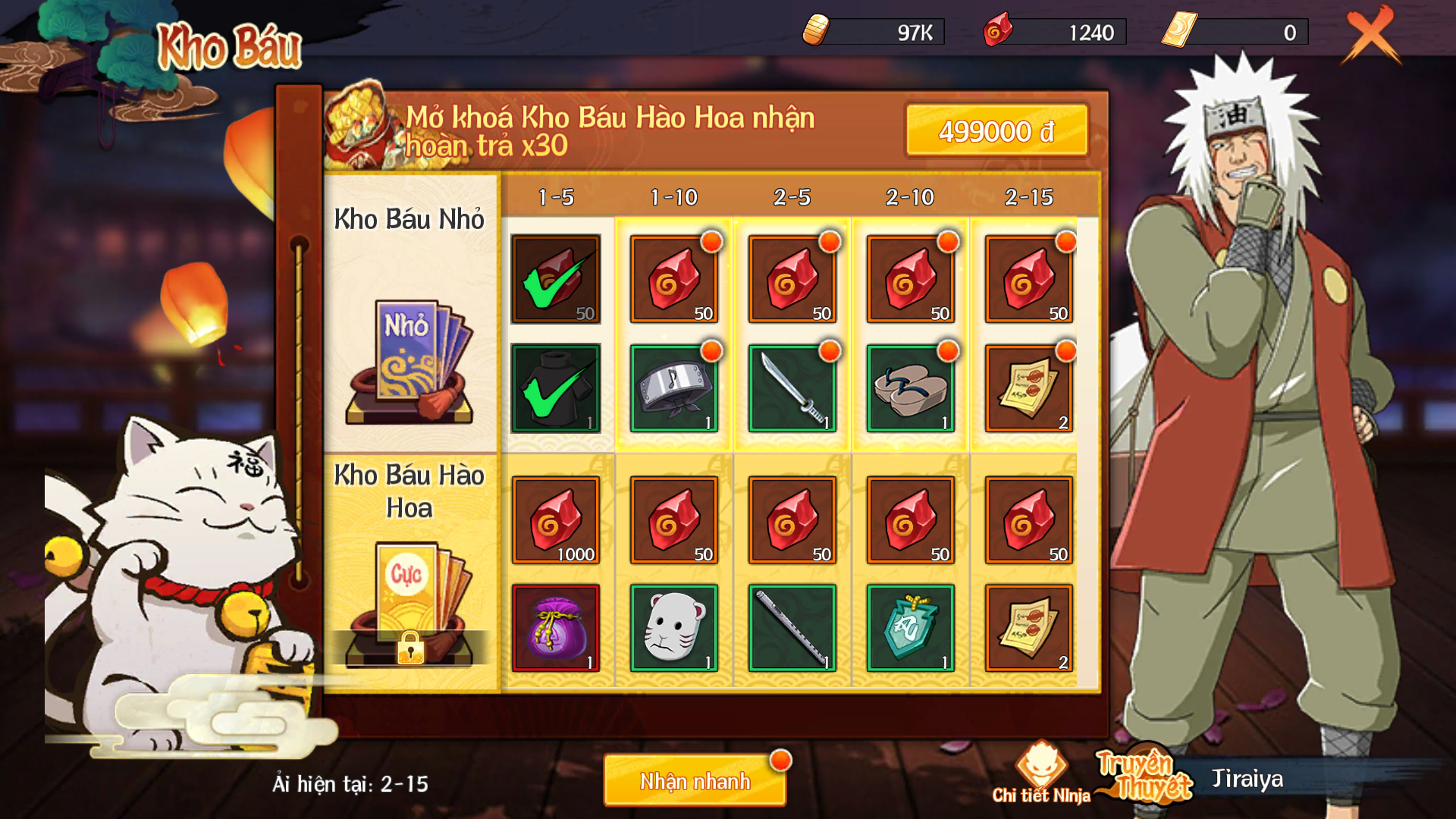Tap the Nhận nhanh quick claim button

coord(695,781)
